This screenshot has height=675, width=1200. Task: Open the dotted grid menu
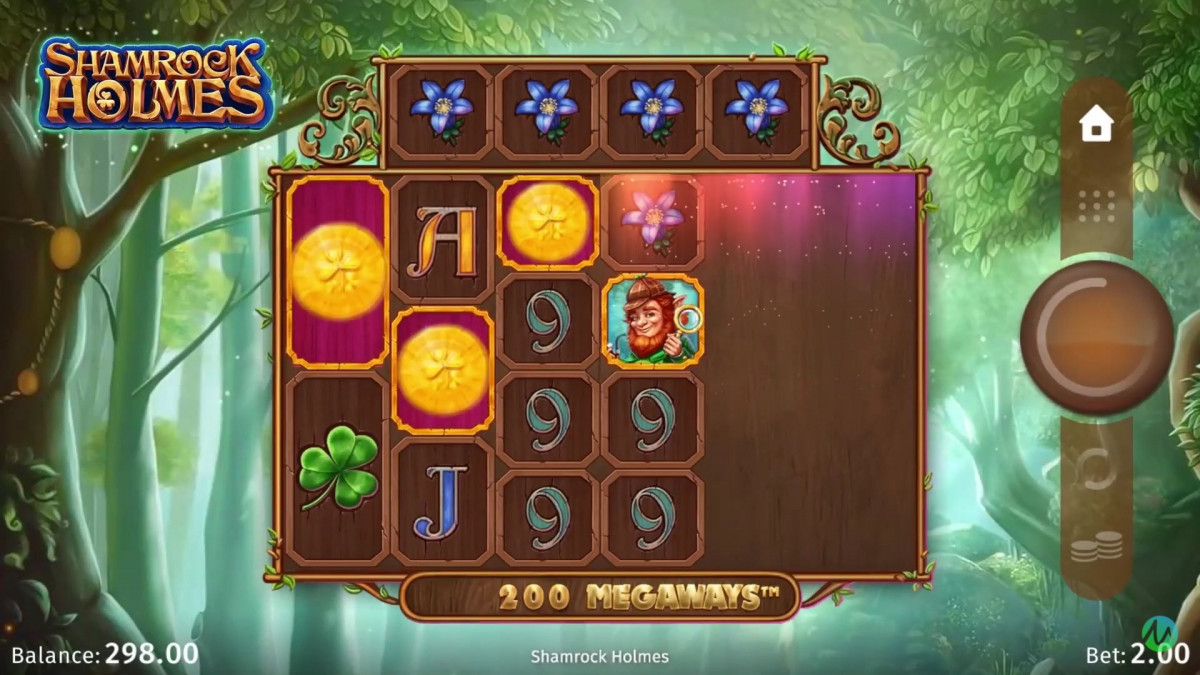click(x=1096, y=205)
